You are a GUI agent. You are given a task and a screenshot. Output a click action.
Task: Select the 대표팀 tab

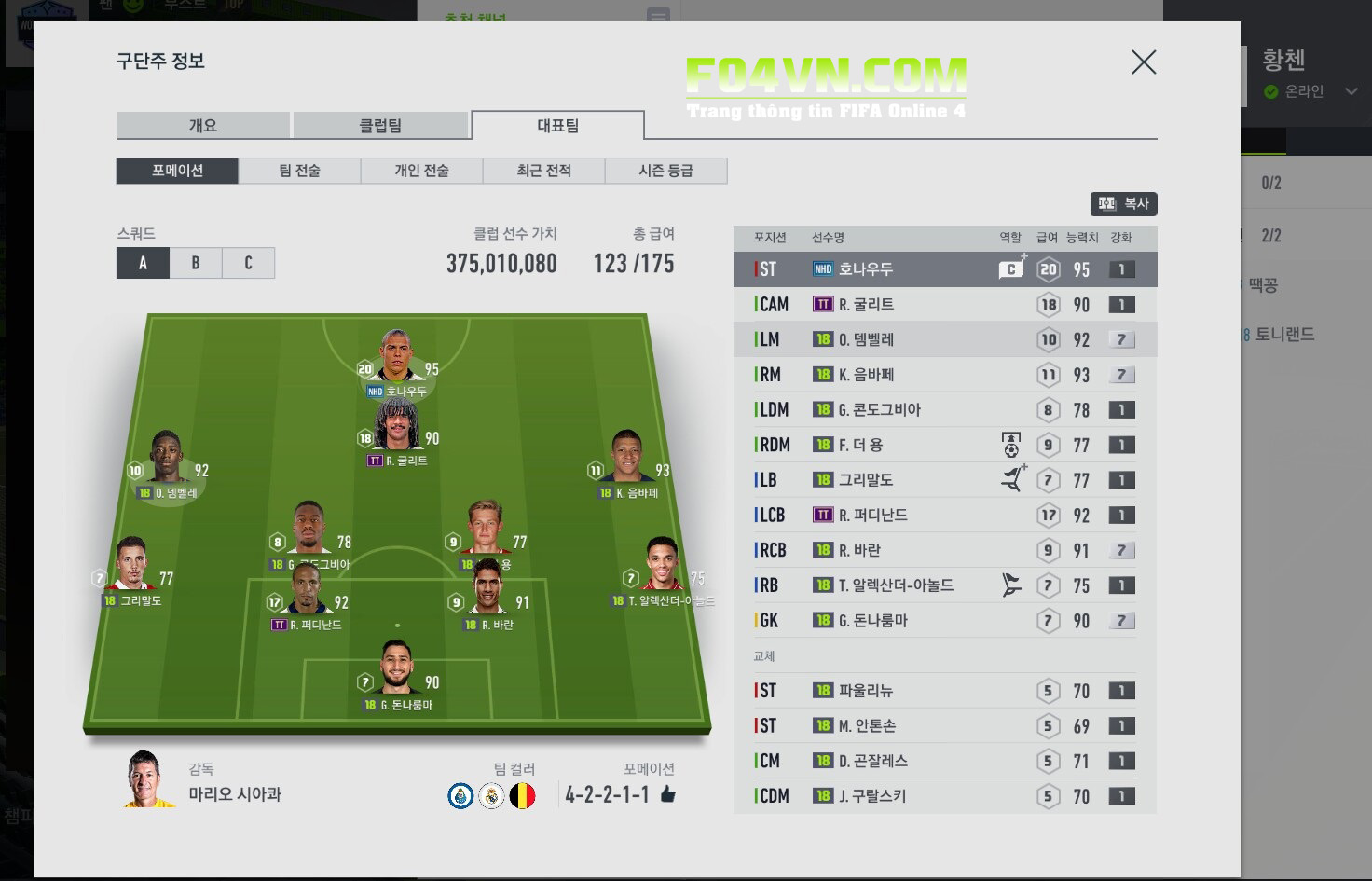point(557,126)
